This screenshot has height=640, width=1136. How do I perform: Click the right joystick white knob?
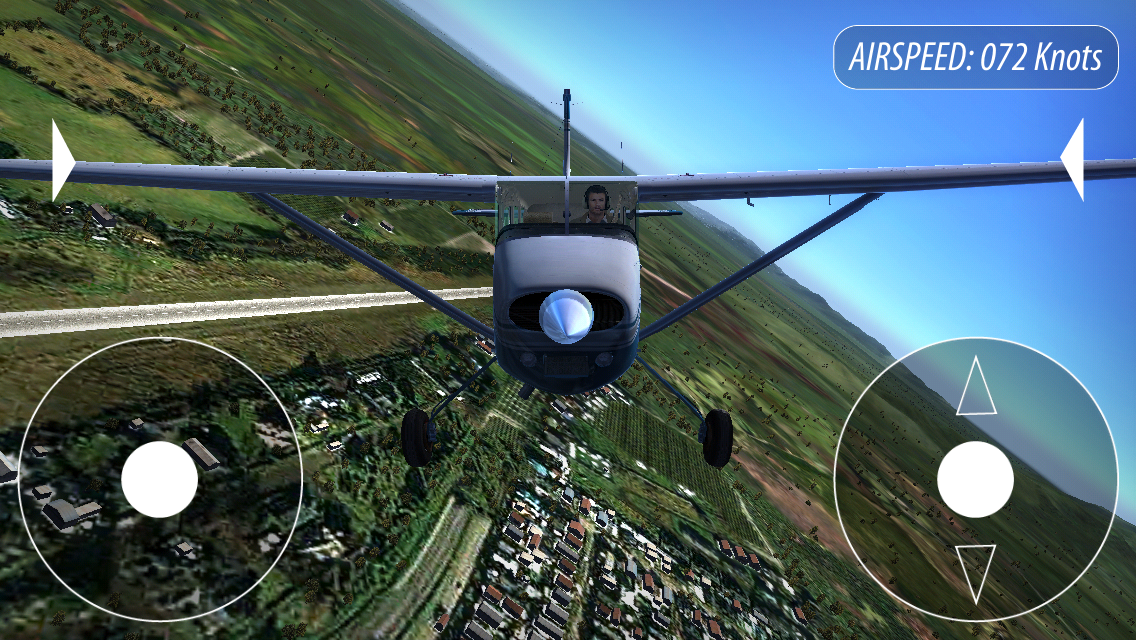(x=975, y=479)
